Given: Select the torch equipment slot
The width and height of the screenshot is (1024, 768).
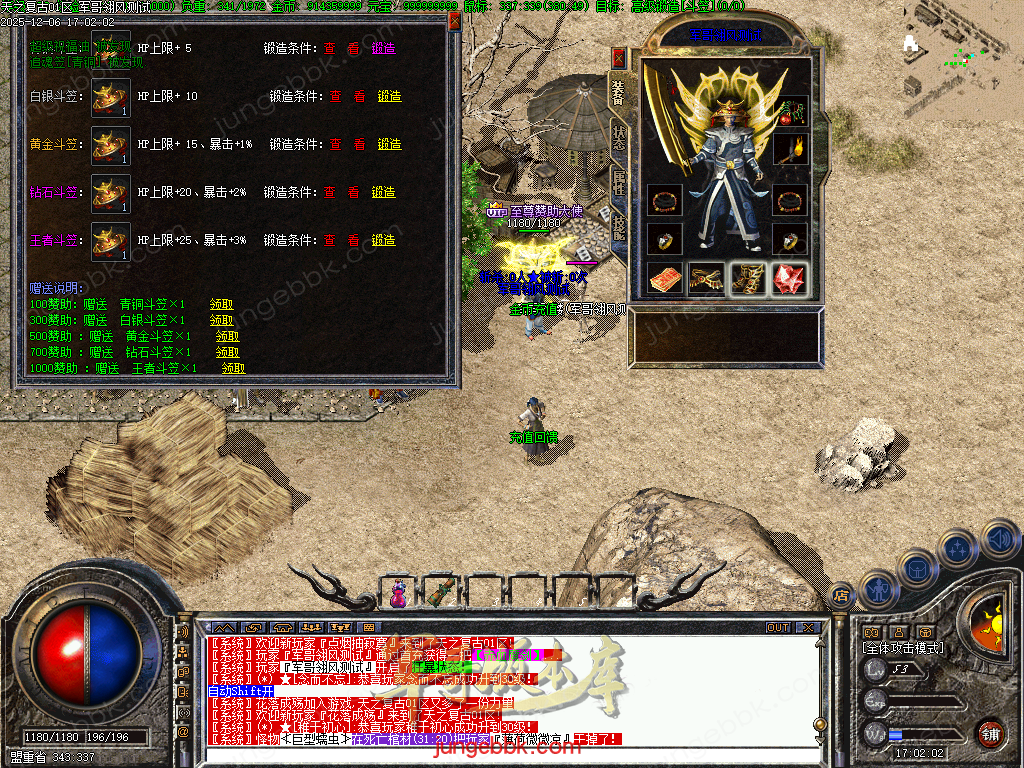Looking at the screenshot, I should coord(790,150).
